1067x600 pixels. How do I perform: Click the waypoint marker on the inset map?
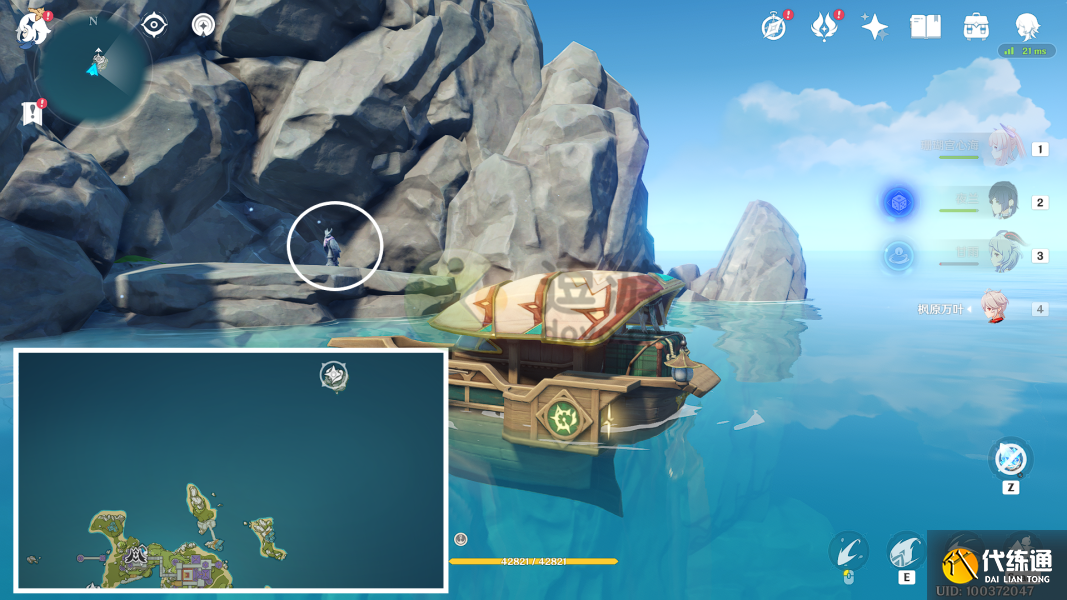click(334, 376)
